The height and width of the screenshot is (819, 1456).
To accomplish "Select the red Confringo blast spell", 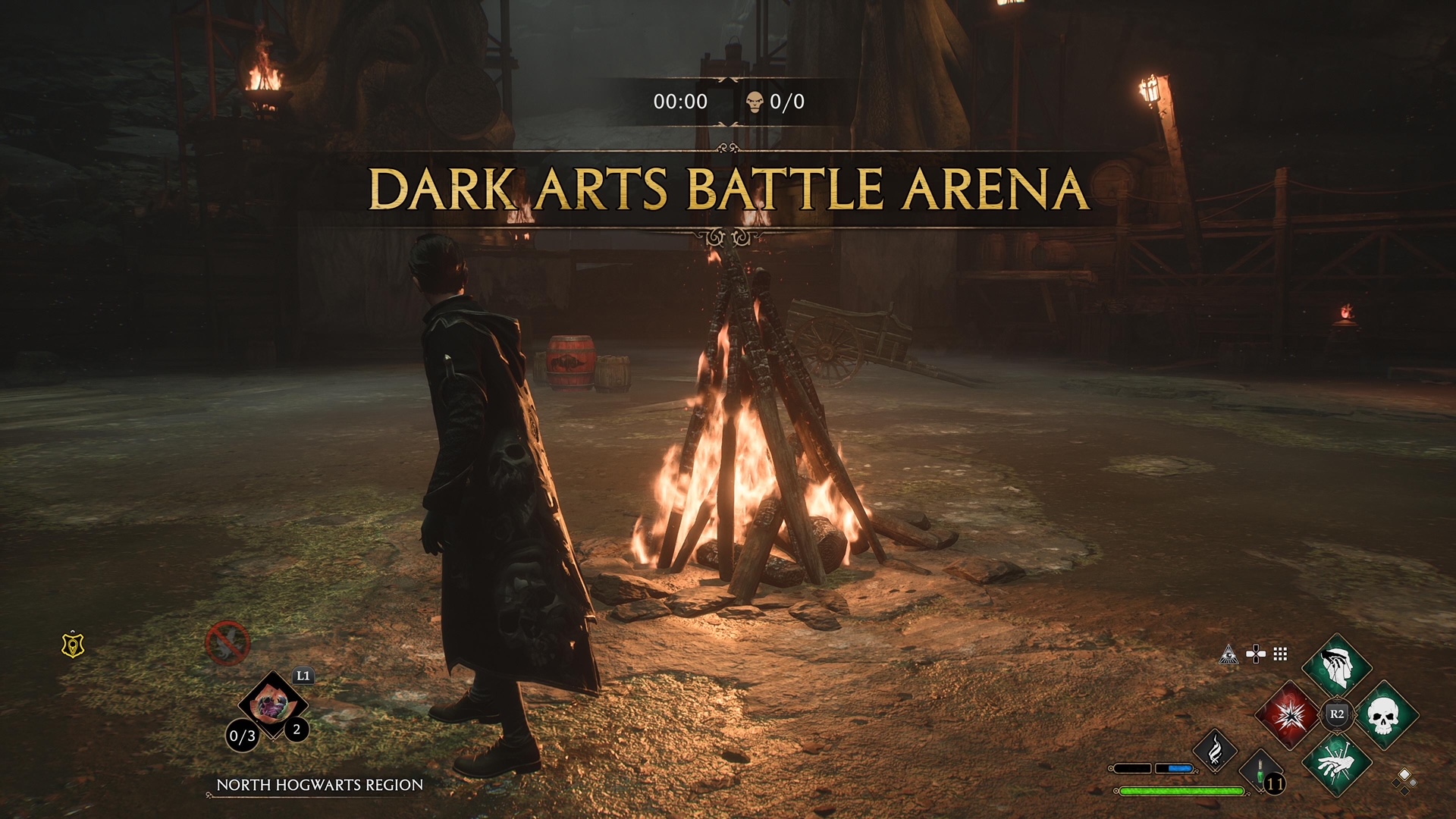I will 1288,716.
